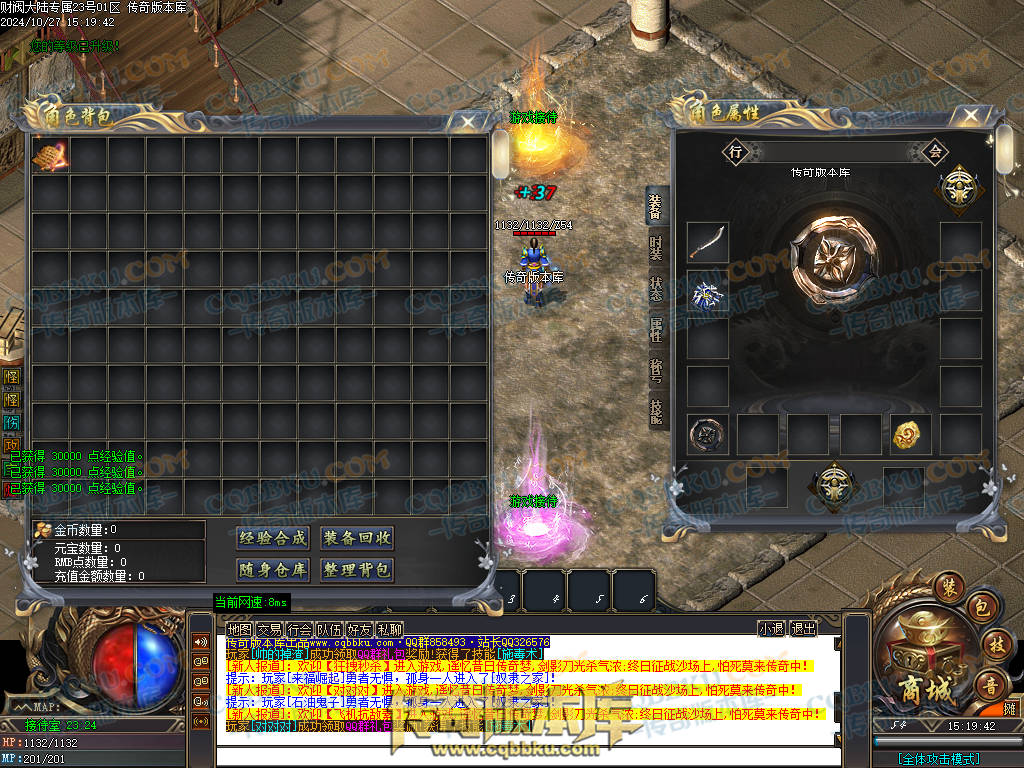Open 装备回收 equipment recycling

pos(357,538)
